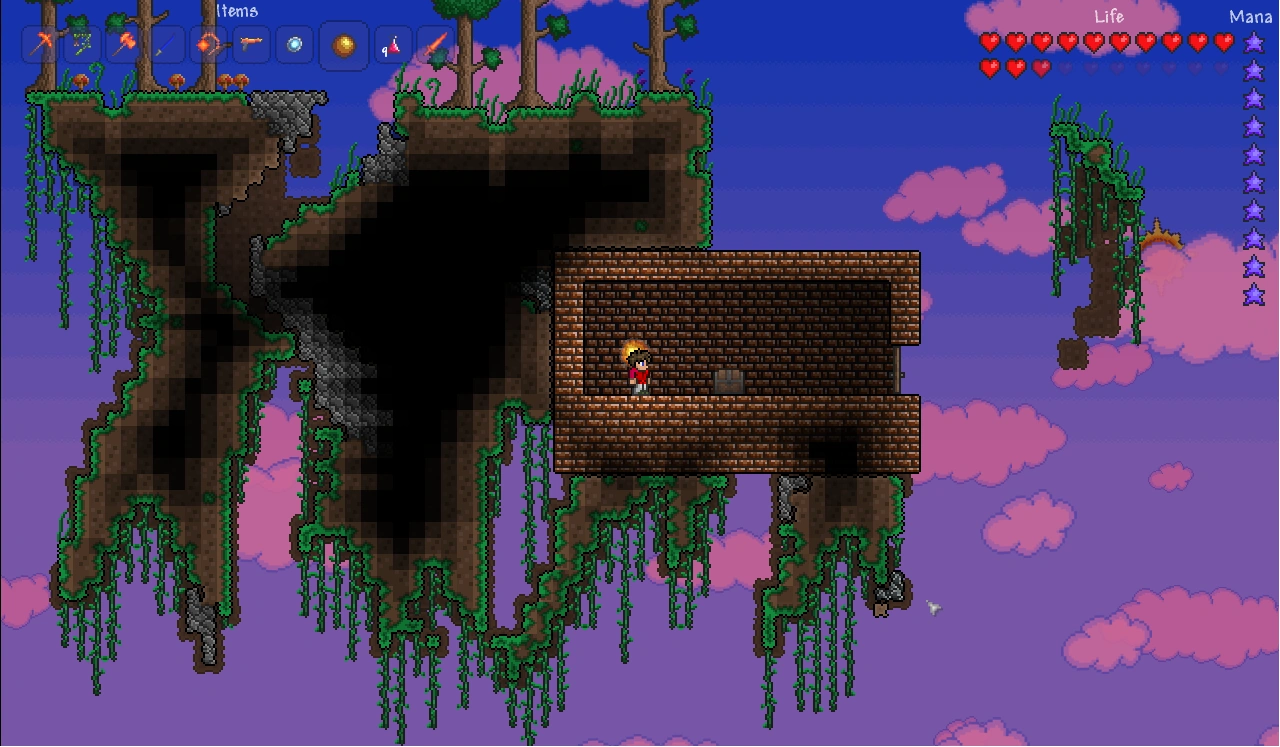This screenshot has width=1280, height=747.
Task: Select the axe tool in the hotbar
Action: coord(82,45)
